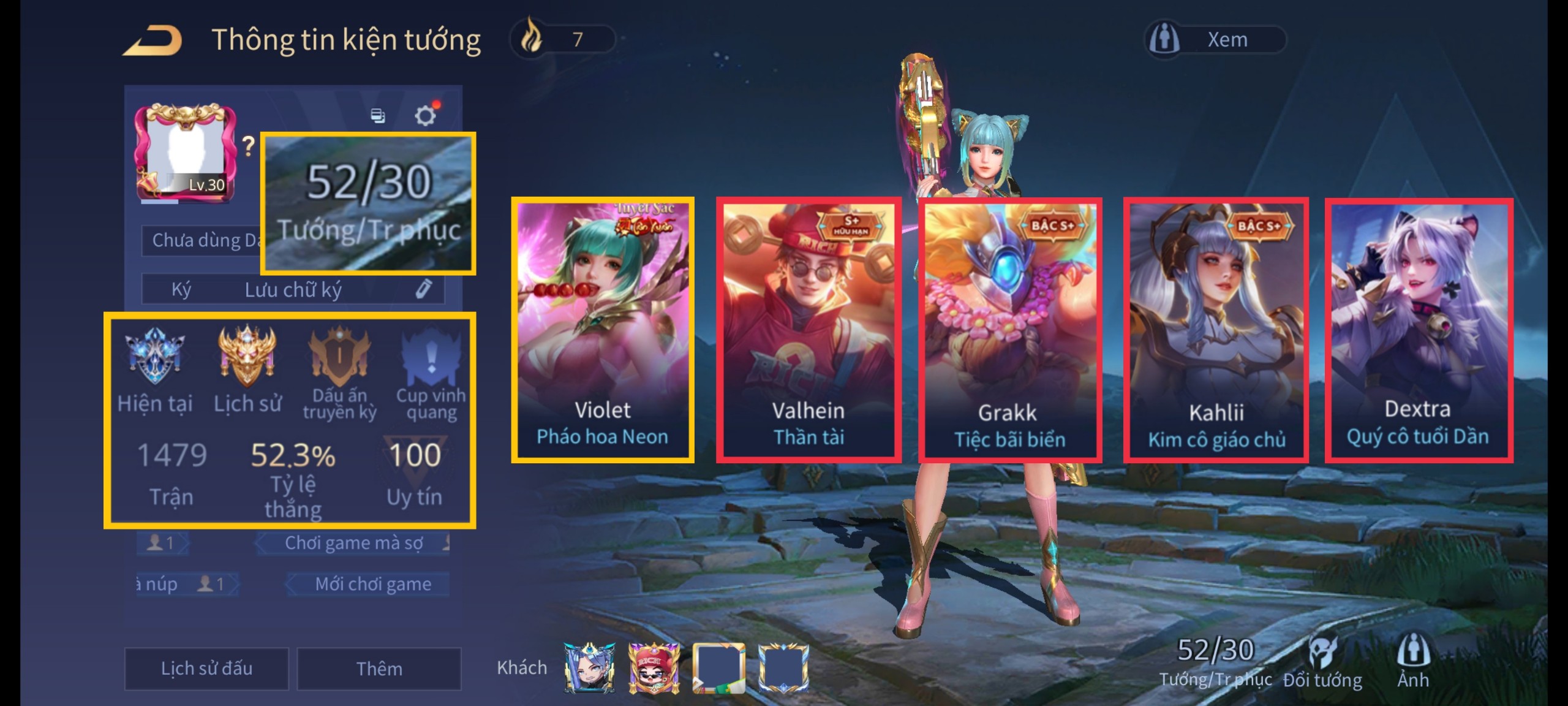Select the Chơi game mà sợ tag
The height and width of the screenshot is (706, 1568).
[353, 543]
